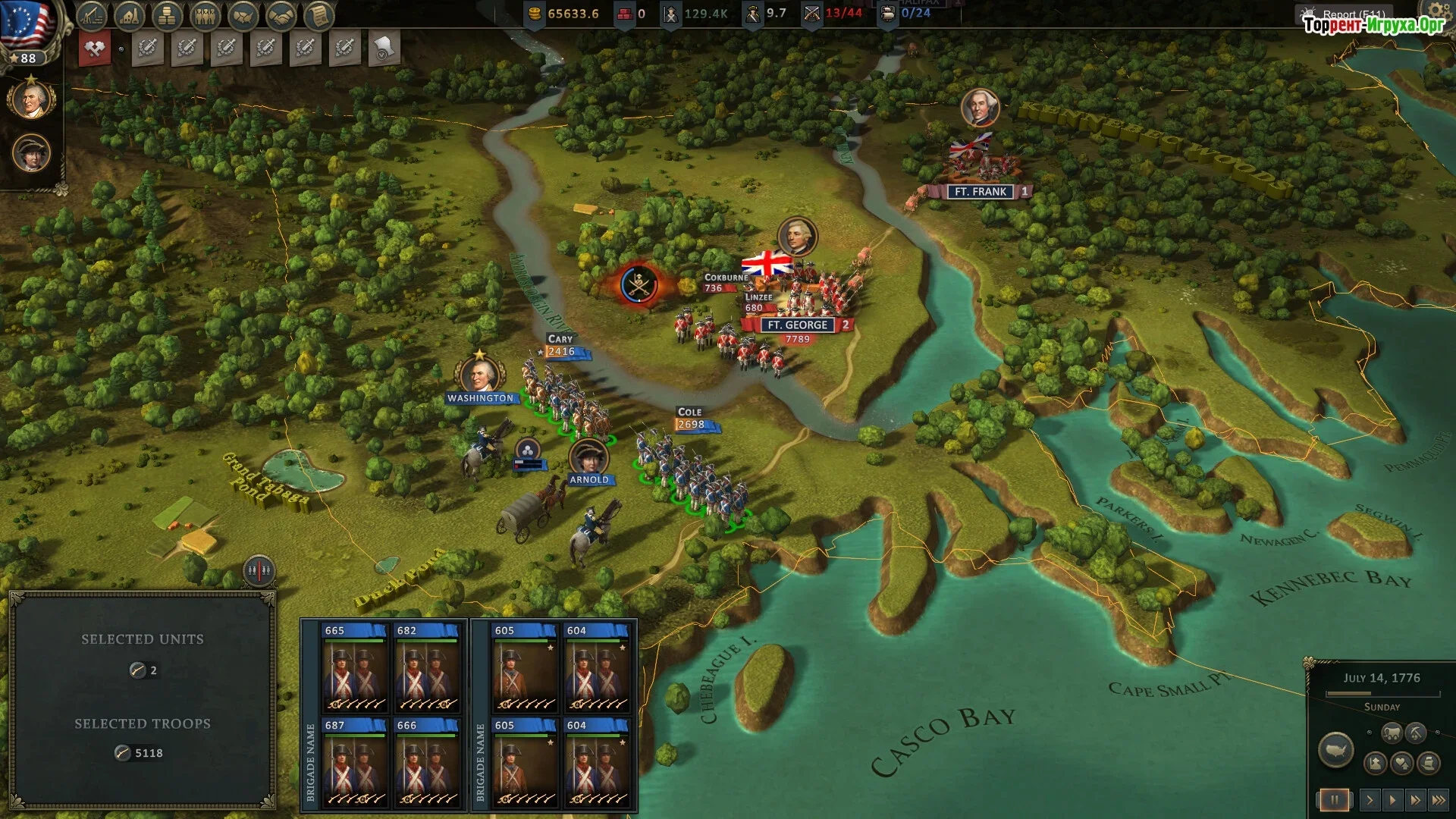1456x819 pixels.
Task: Click the red crossed axes banner
Action: point(95,49)
